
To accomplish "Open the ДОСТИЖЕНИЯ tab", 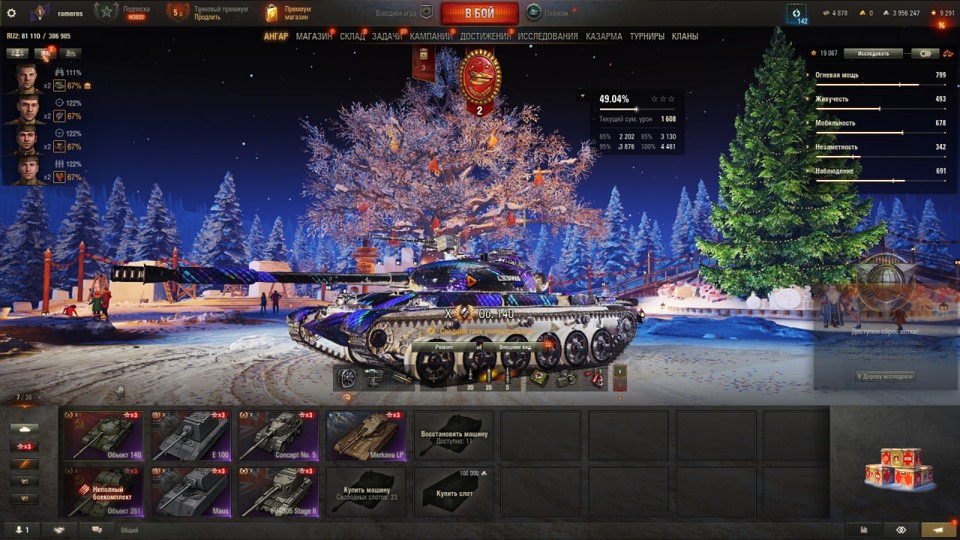I will [485, 36].
